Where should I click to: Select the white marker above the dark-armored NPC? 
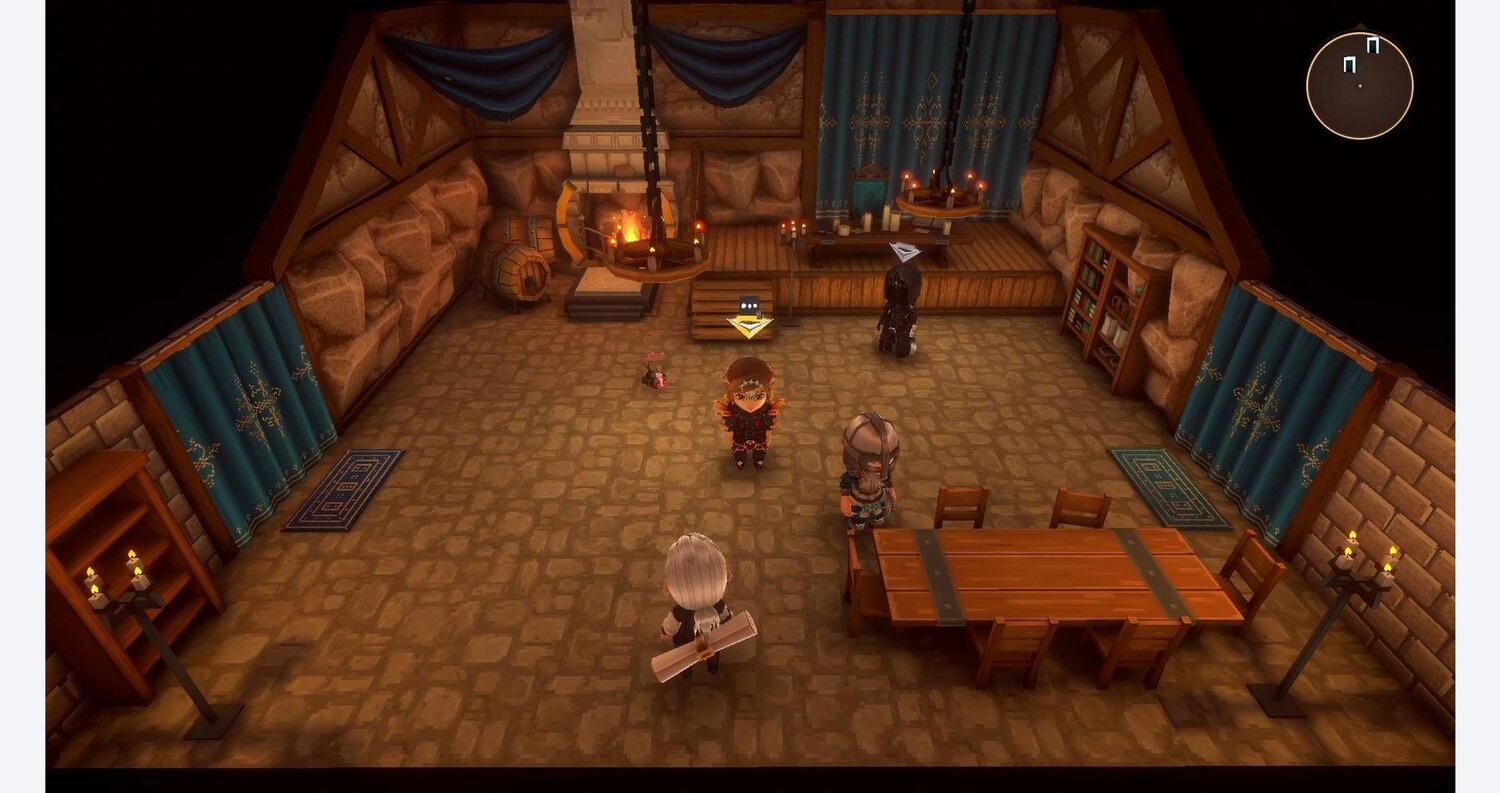[904, 252]
